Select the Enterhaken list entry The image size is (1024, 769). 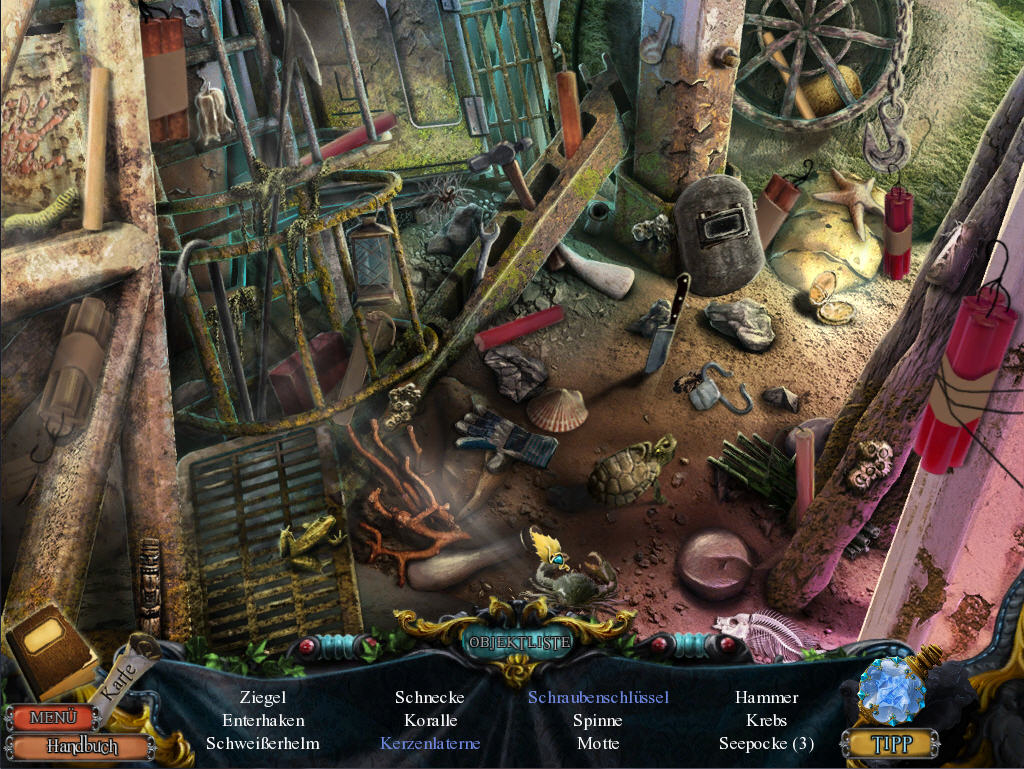[x=263, y=720]
